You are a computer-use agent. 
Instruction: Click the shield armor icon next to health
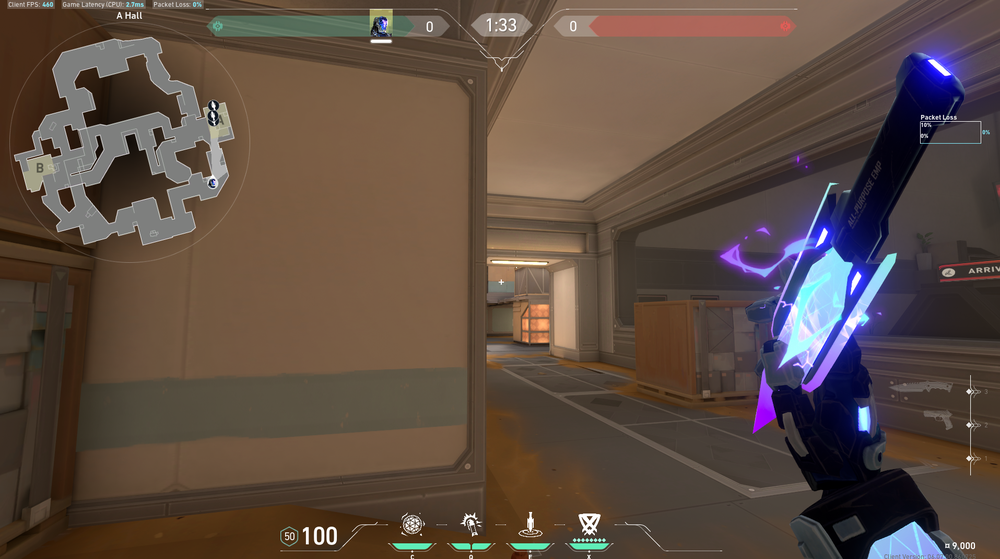tap(289, 537)
